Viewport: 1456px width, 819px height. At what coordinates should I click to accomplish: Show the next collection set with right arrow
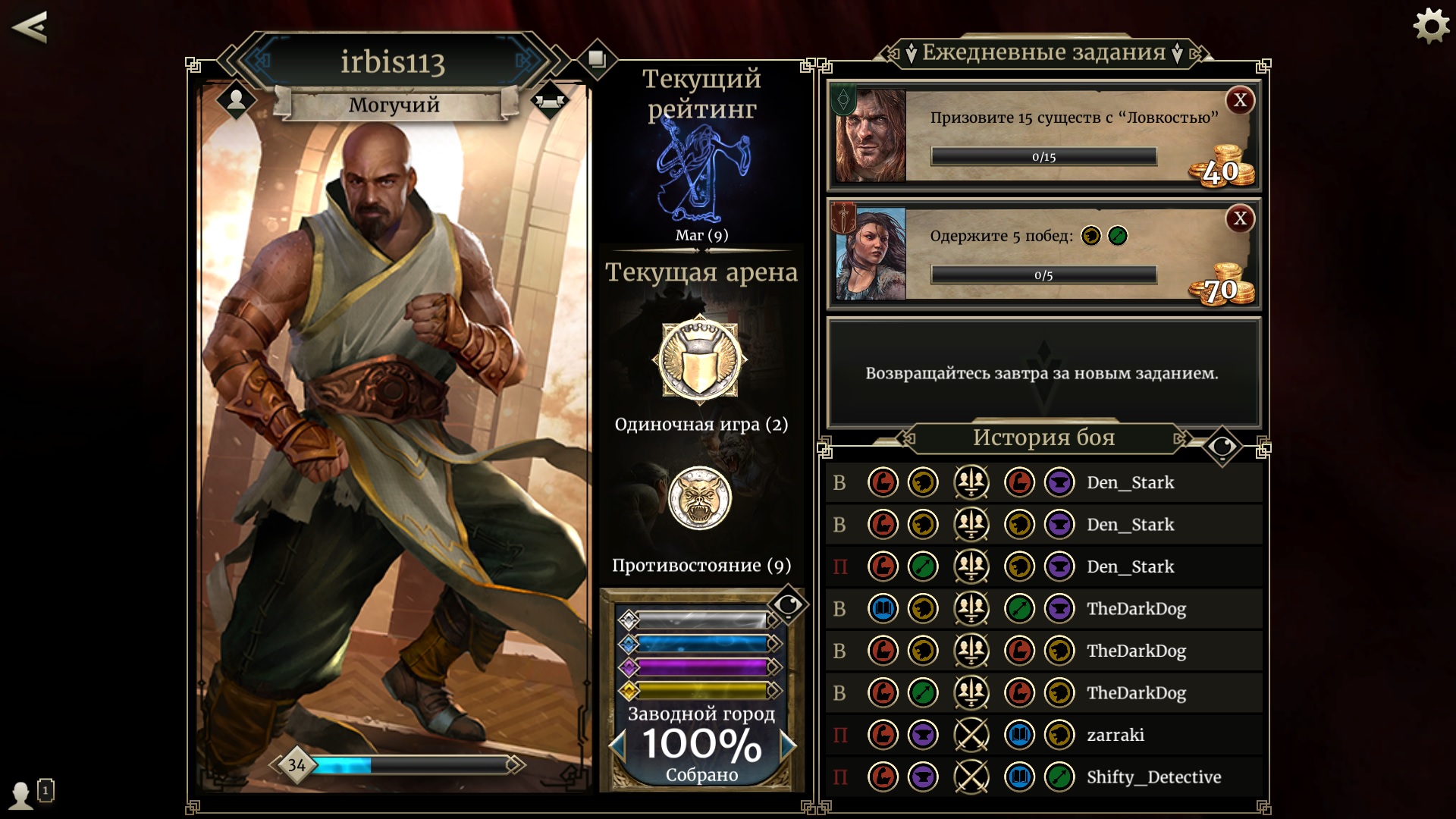[x=787, y=745]
